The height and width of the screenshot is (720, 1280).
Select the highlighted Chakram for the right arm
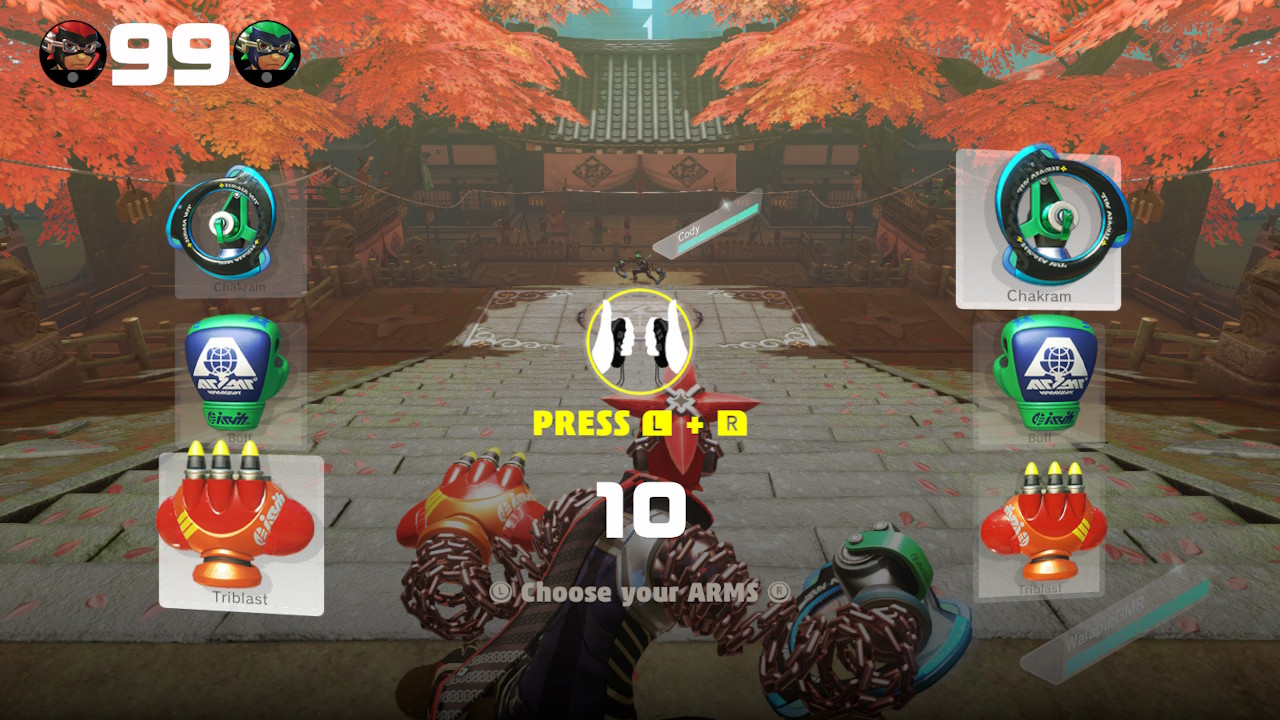point(1038,230)
